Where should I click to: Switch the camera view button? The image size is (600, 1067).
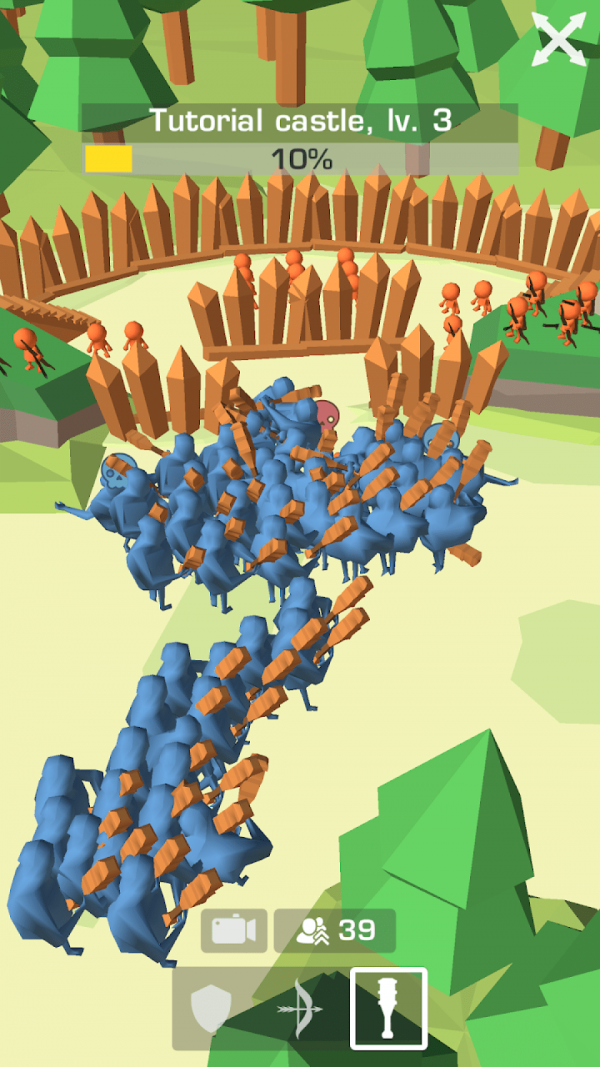click(234, 931)
